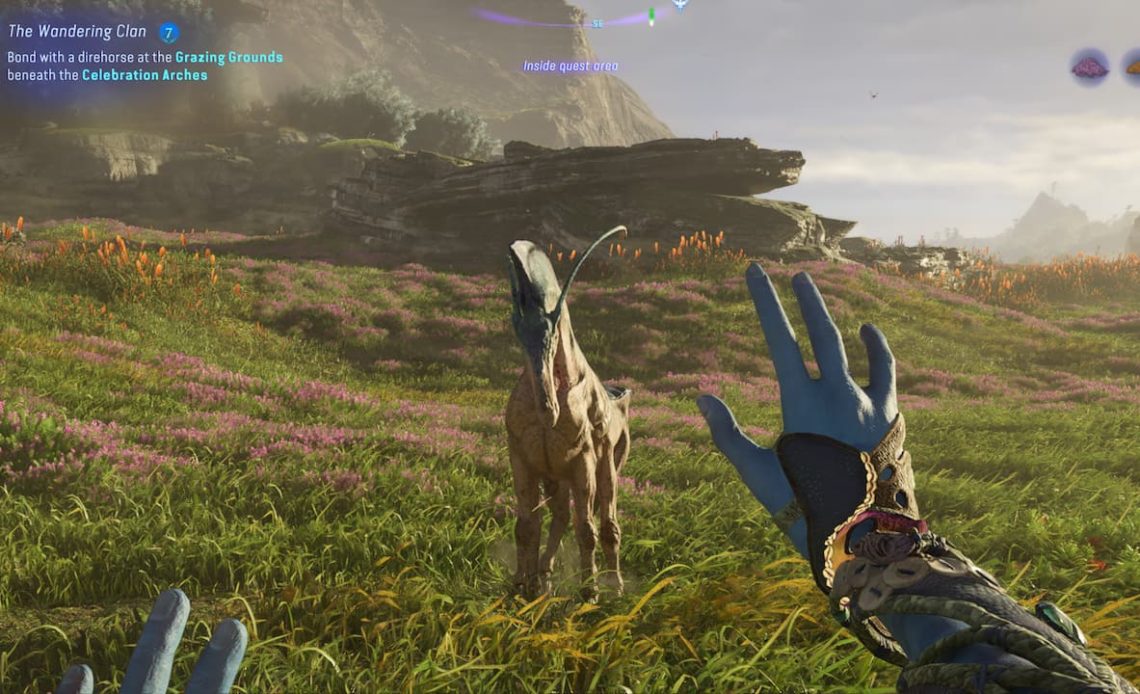Click the blue level 7 quest badge
The height and width of the screenshot is (694, 1140).
point(168,32)
